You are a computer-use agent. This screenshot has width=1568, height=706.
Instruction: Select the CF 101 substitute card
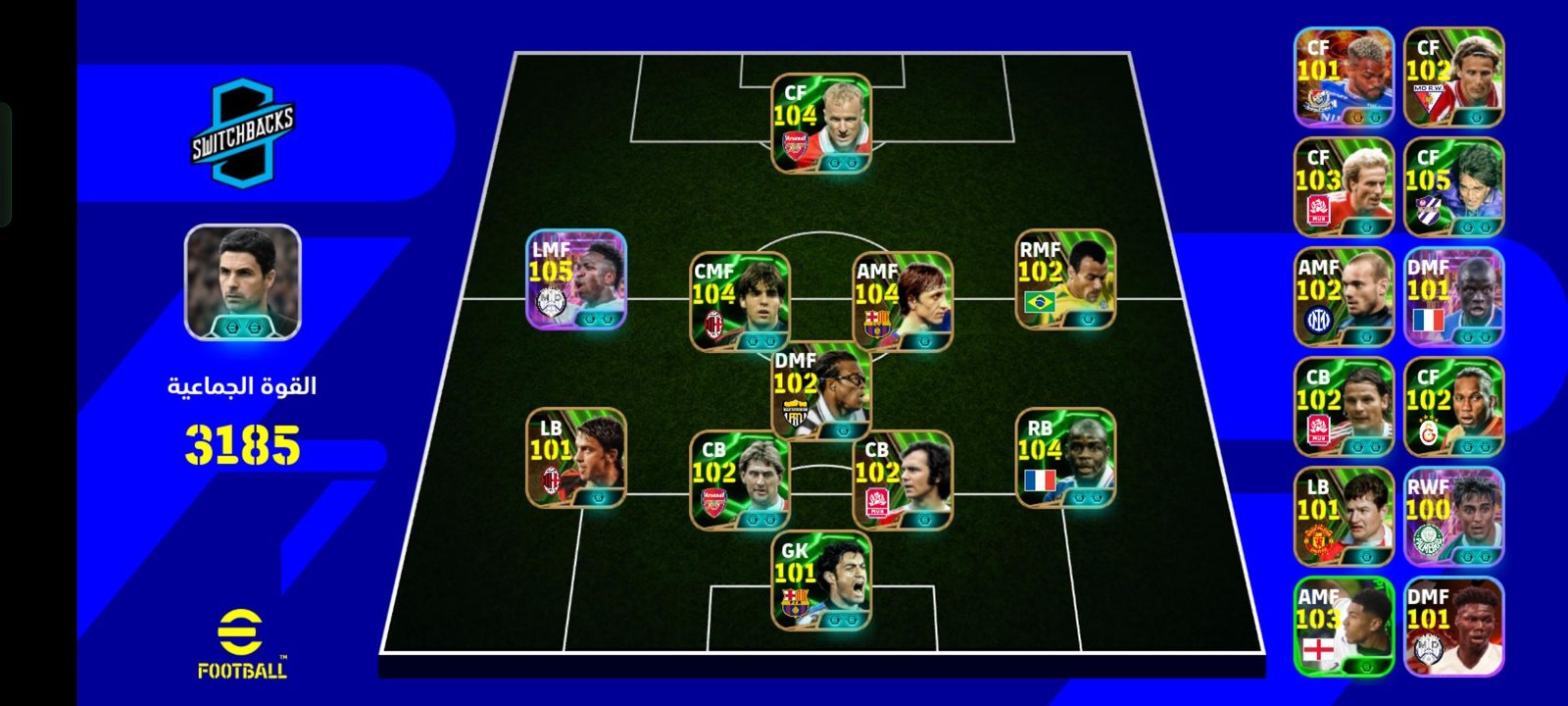pos(1344,77)
